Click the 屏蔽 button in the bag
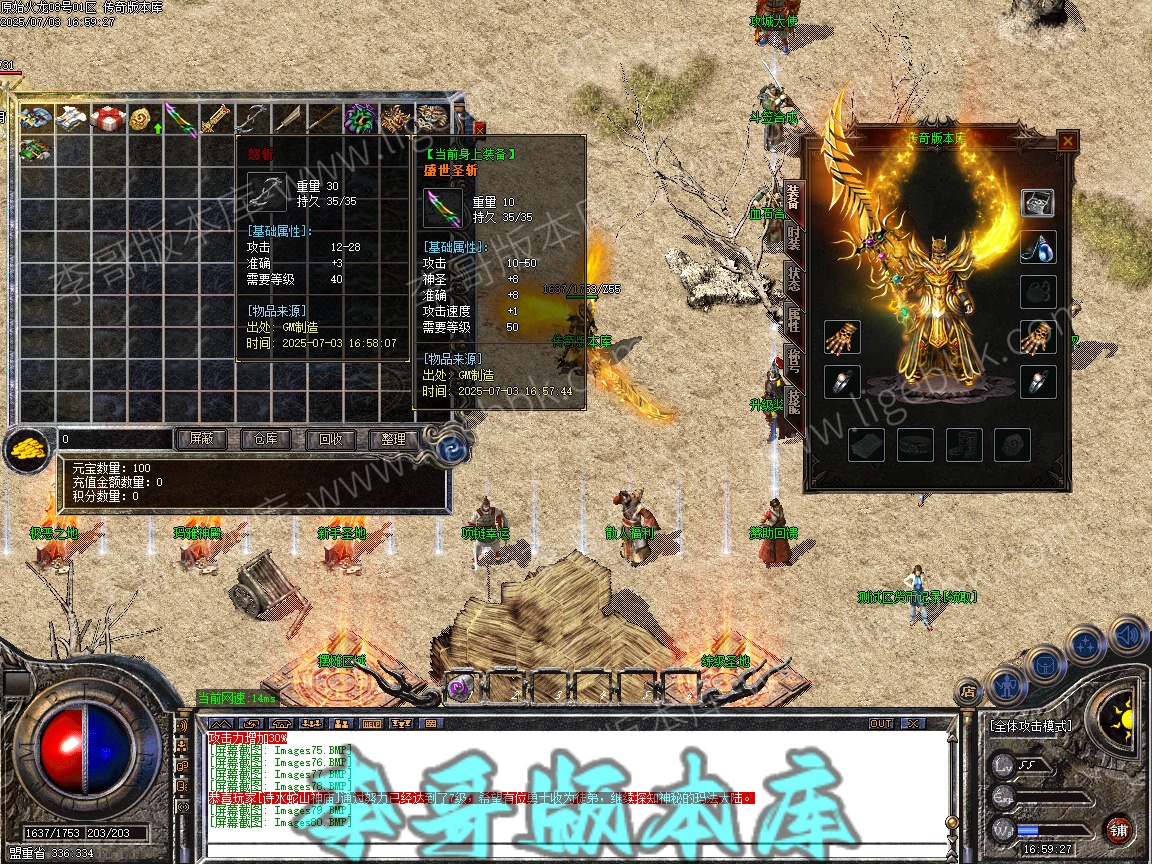Screen dimensions: 1152x864 coord(200,439)
